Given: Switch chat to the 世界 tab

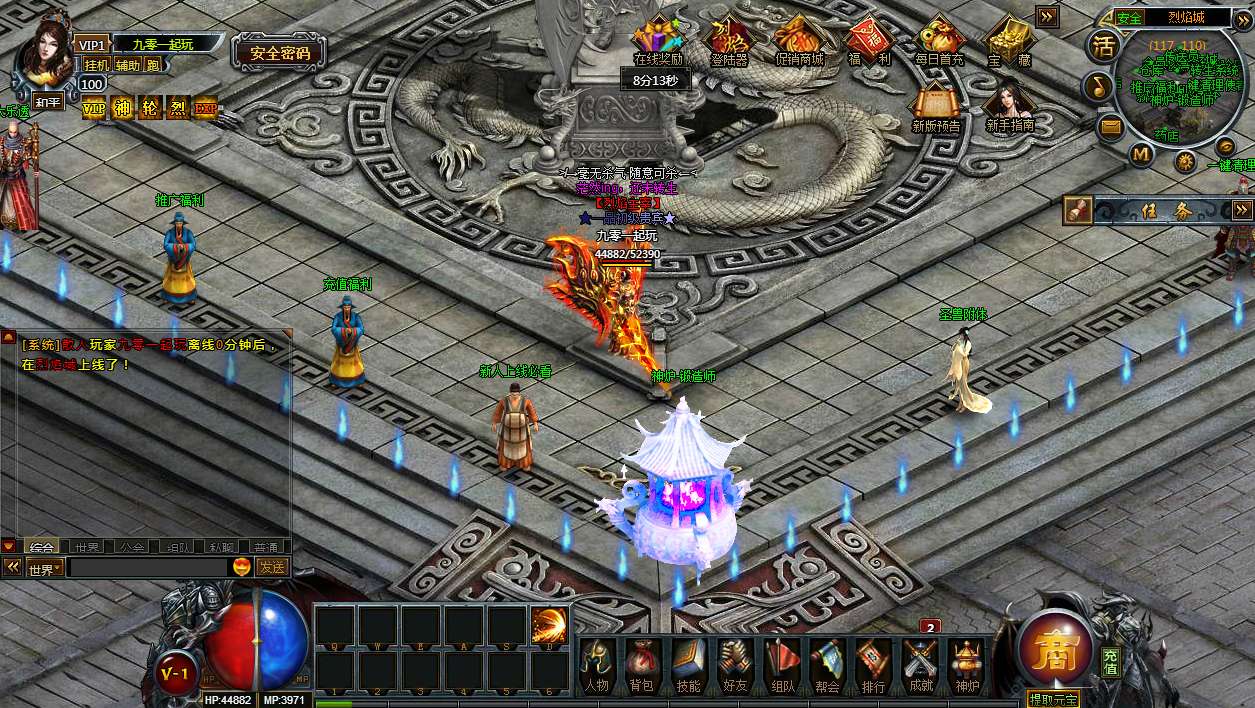Looking at the screenshot, I should click(87, 547).
